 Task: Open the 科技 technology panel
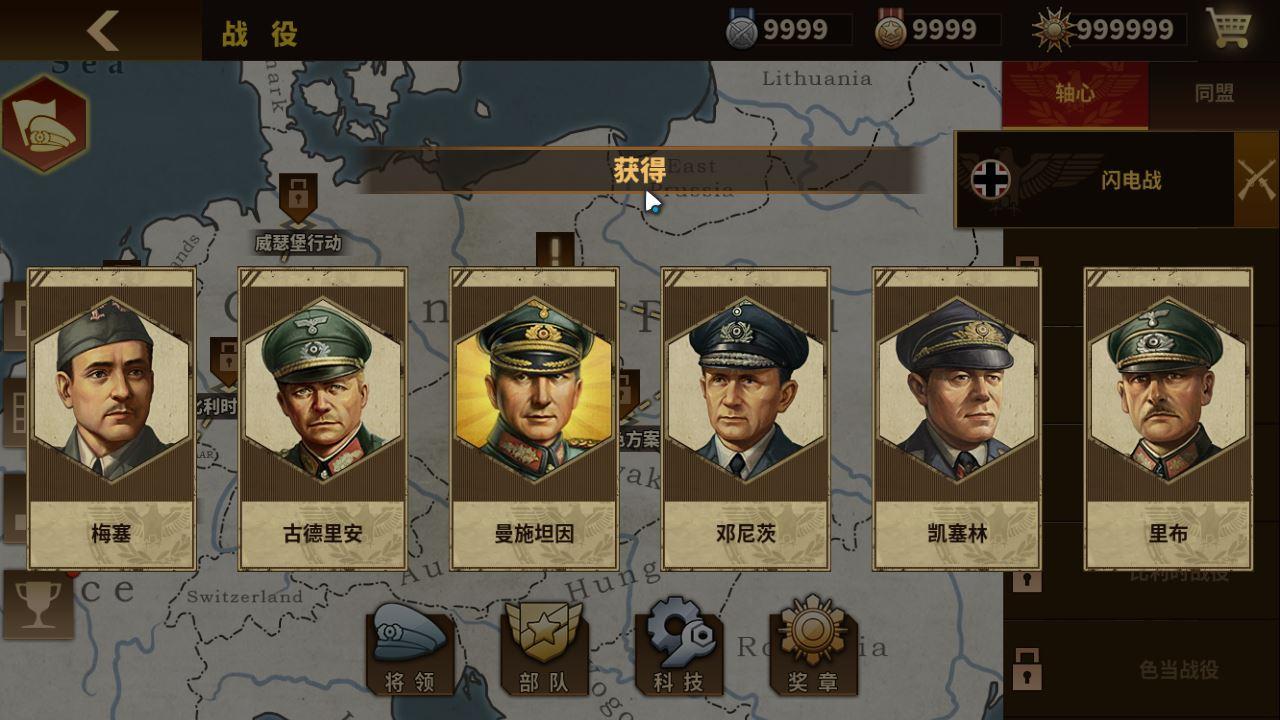click(x=676, y=655)
